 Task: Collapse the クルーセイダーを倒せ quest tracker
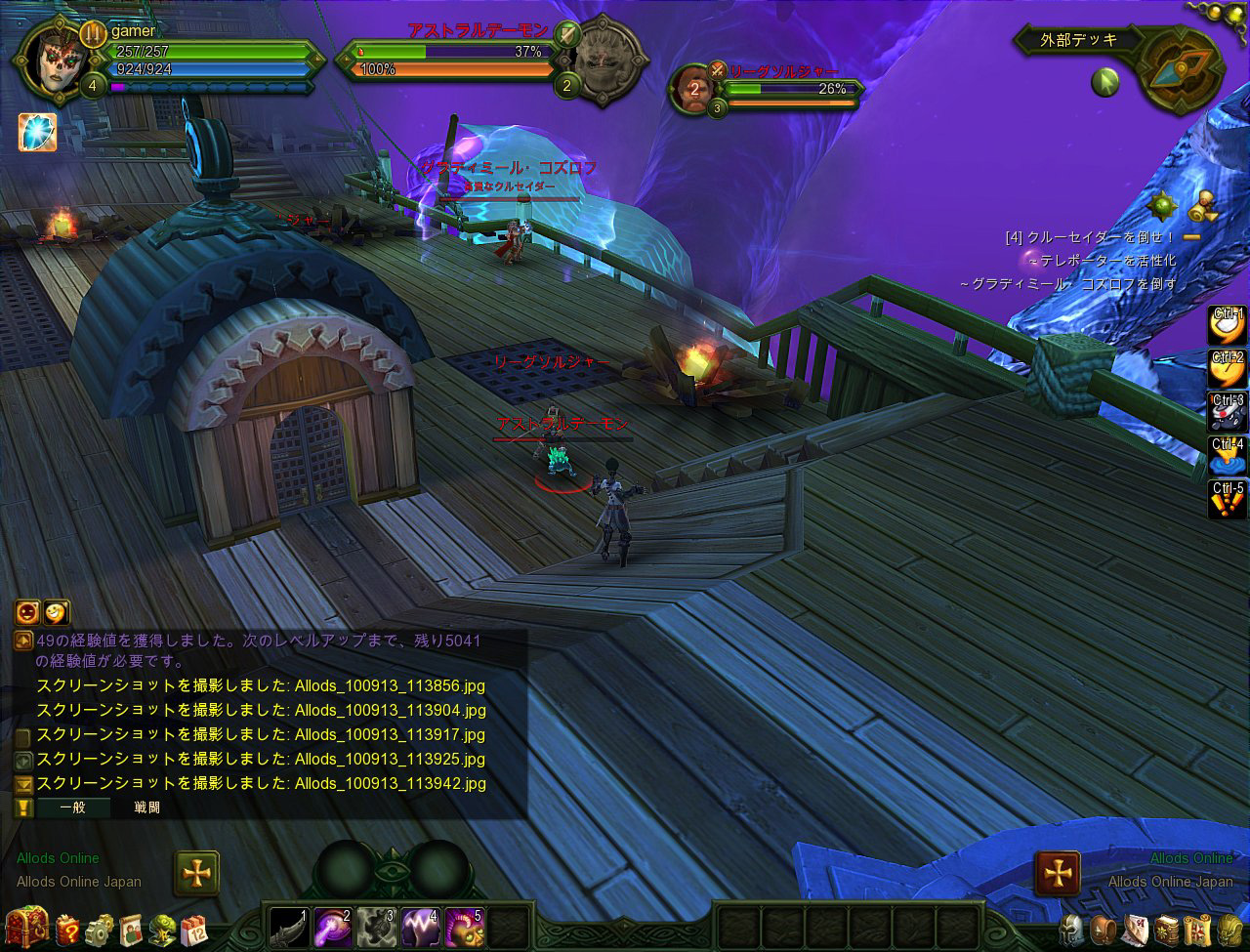click(x=1191, y=237)
